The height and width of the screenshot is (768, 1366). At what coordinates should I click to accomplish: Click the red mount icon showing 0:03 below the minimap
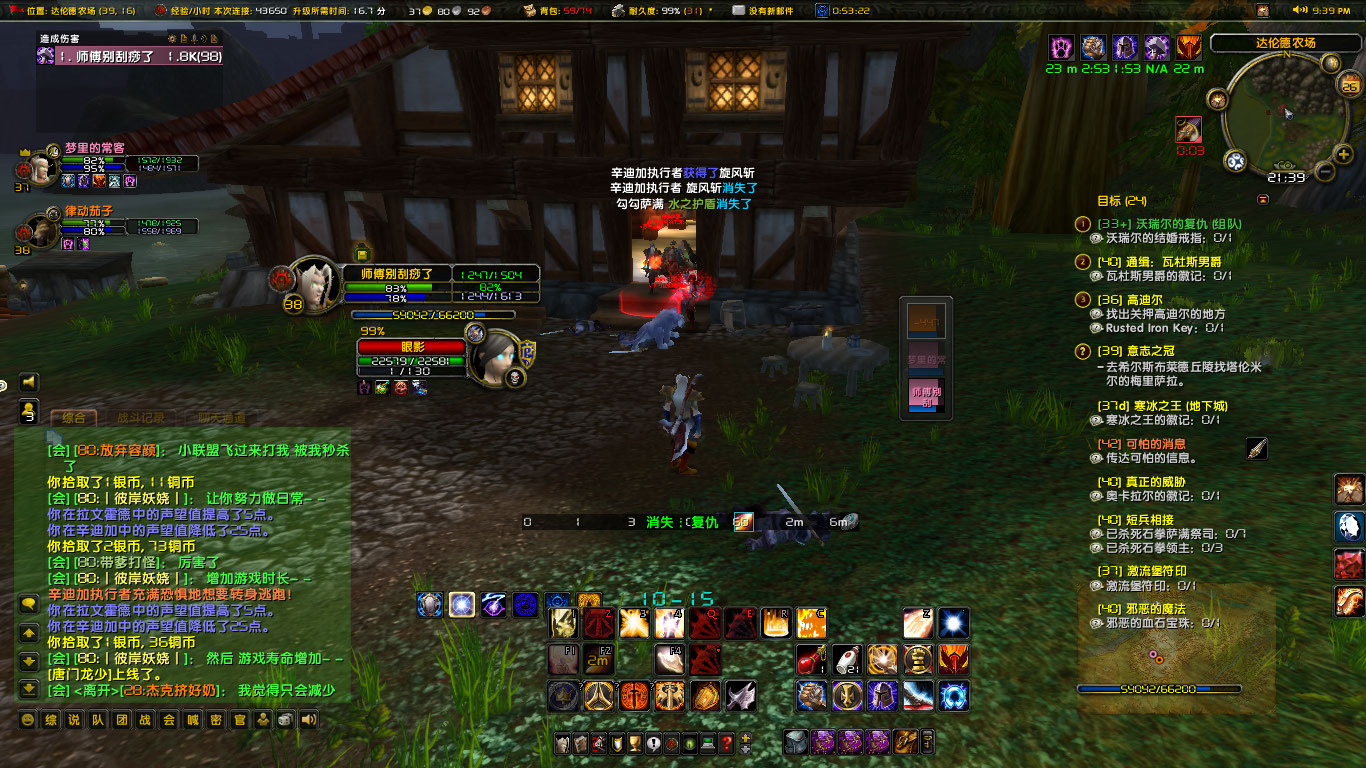click(x=1187, y=131)
